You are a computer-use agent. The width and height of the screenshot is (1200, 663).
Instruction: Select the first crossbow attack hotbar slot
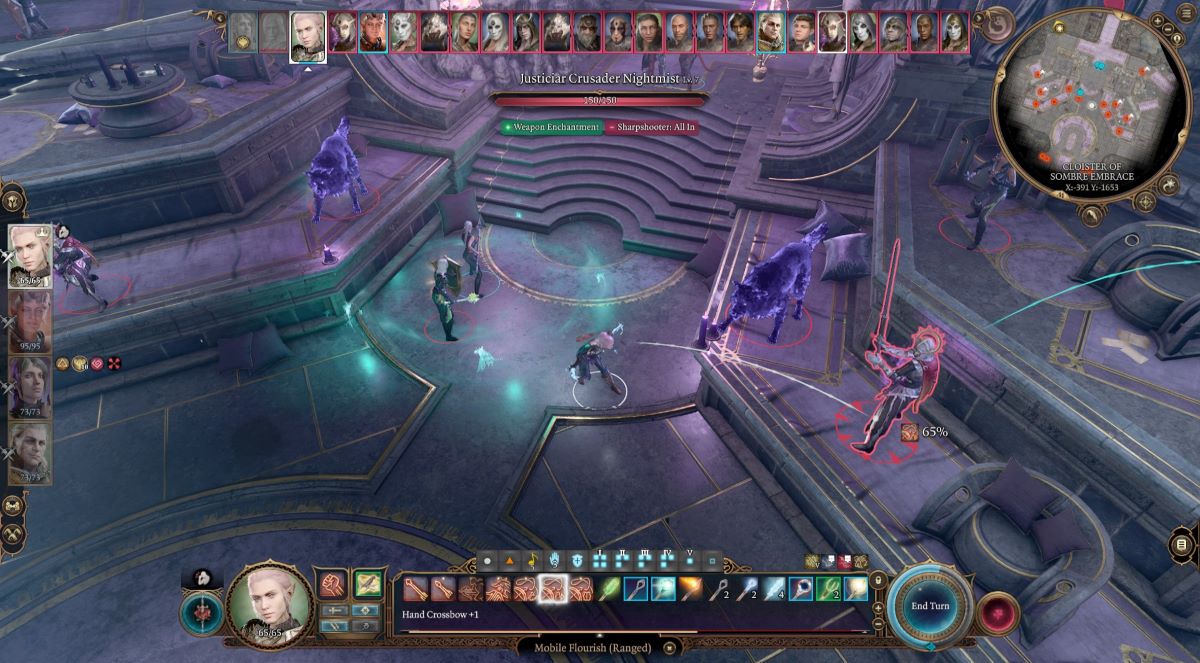[x=415, y=589]
